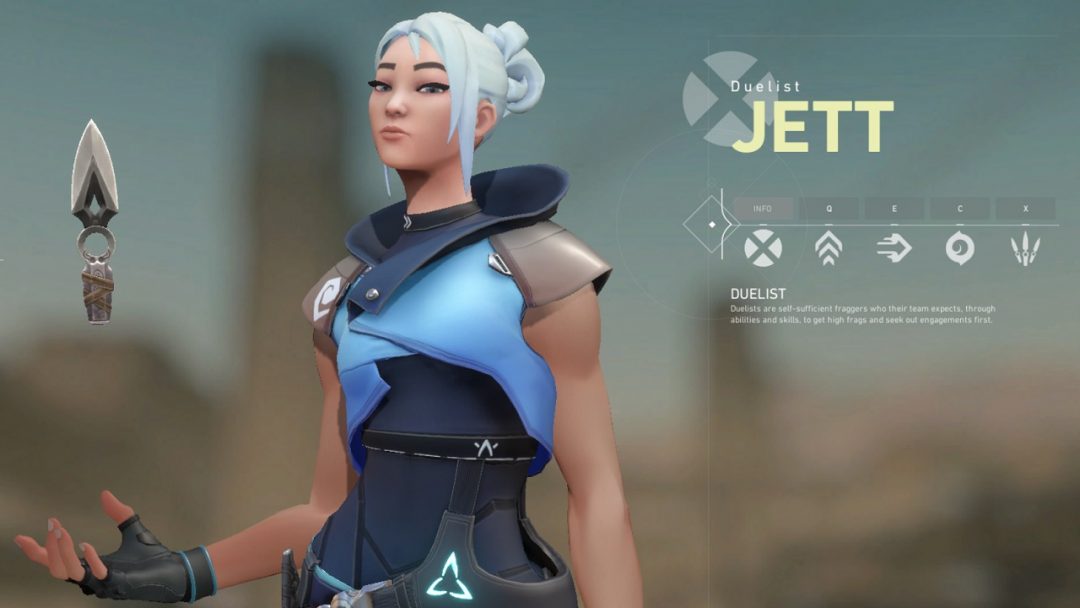View the C ability Cloudburst swirl icon

pos(960,247)
